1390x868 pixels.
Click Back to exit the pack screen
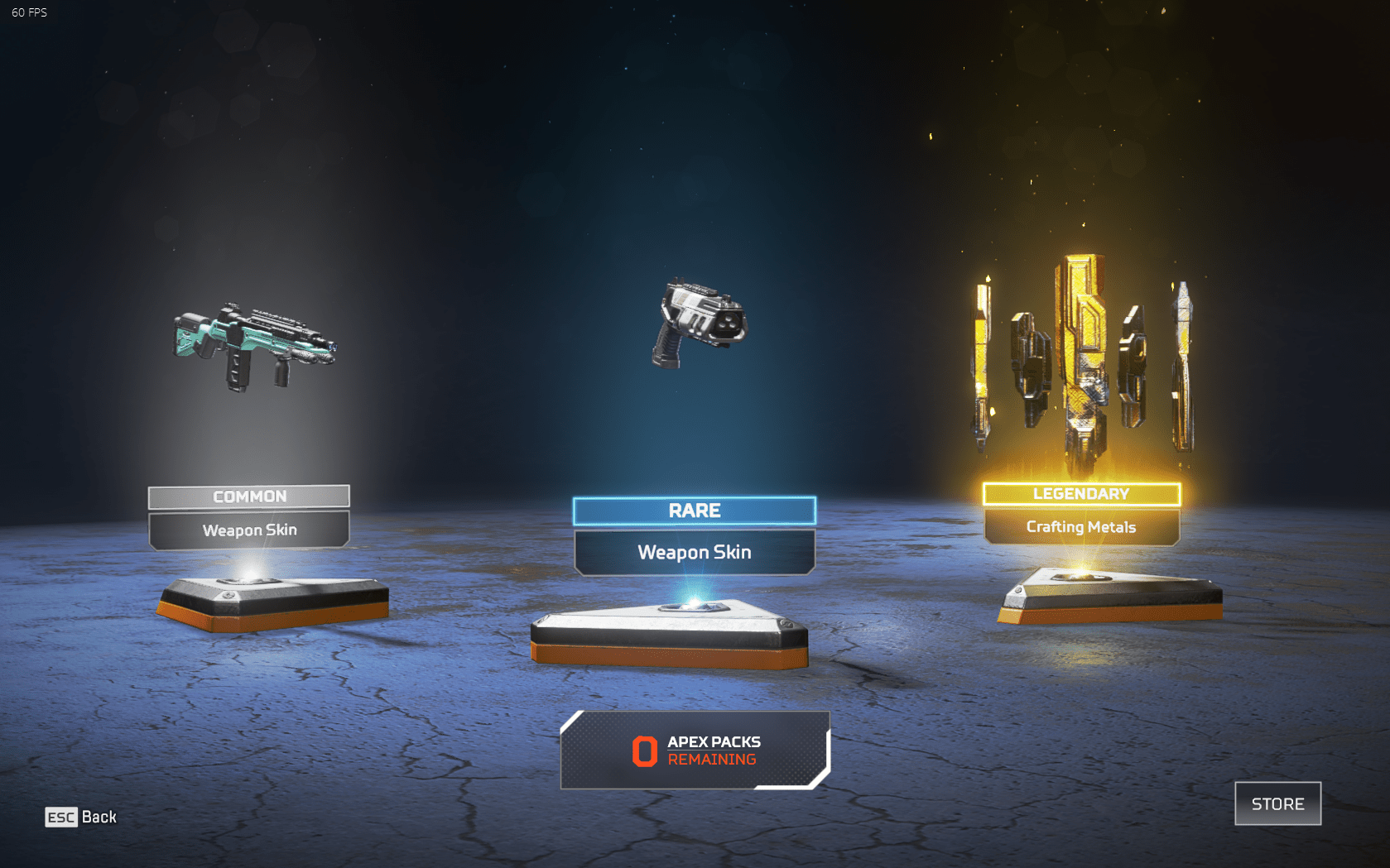click(x=99, y=818)
